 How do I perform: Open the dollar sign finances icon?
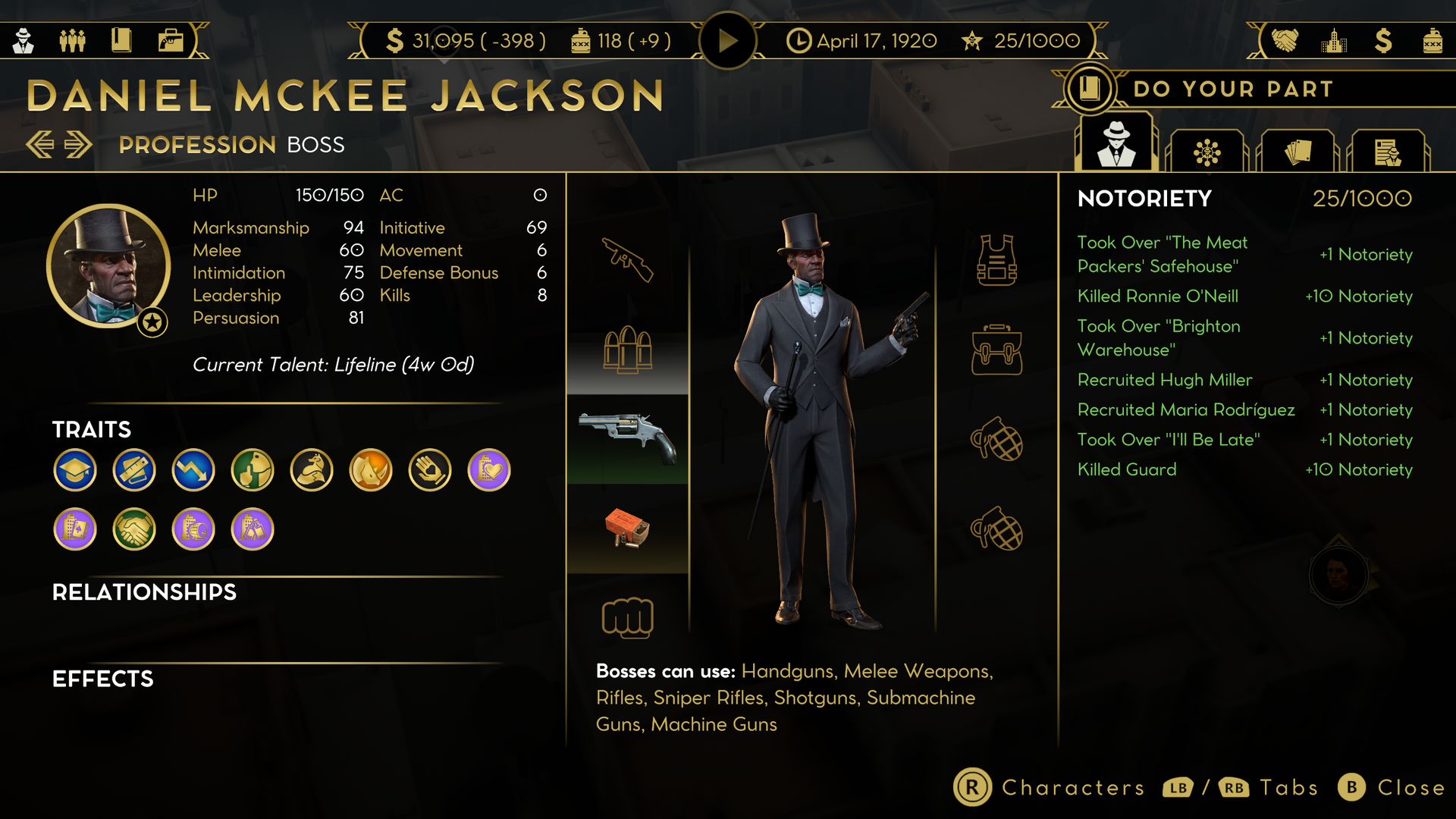[x=1383, y=40]
